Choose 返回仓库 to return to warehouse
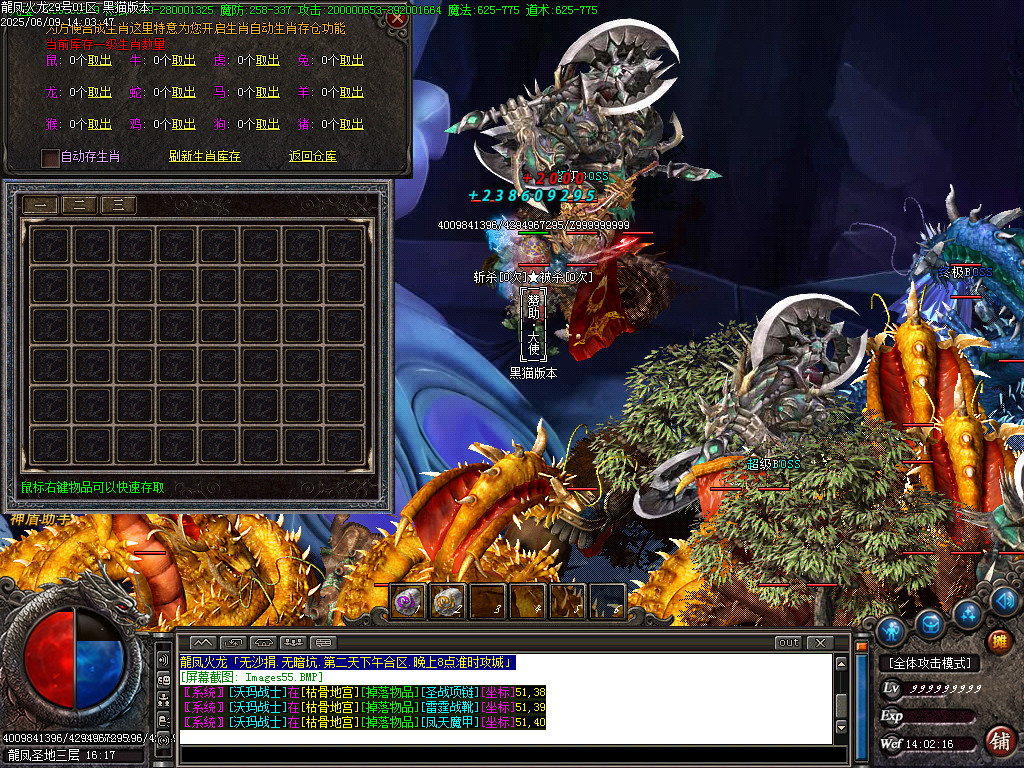Image resolution: width=1024 pixels, height=768 pixels. tap(313, 156)
